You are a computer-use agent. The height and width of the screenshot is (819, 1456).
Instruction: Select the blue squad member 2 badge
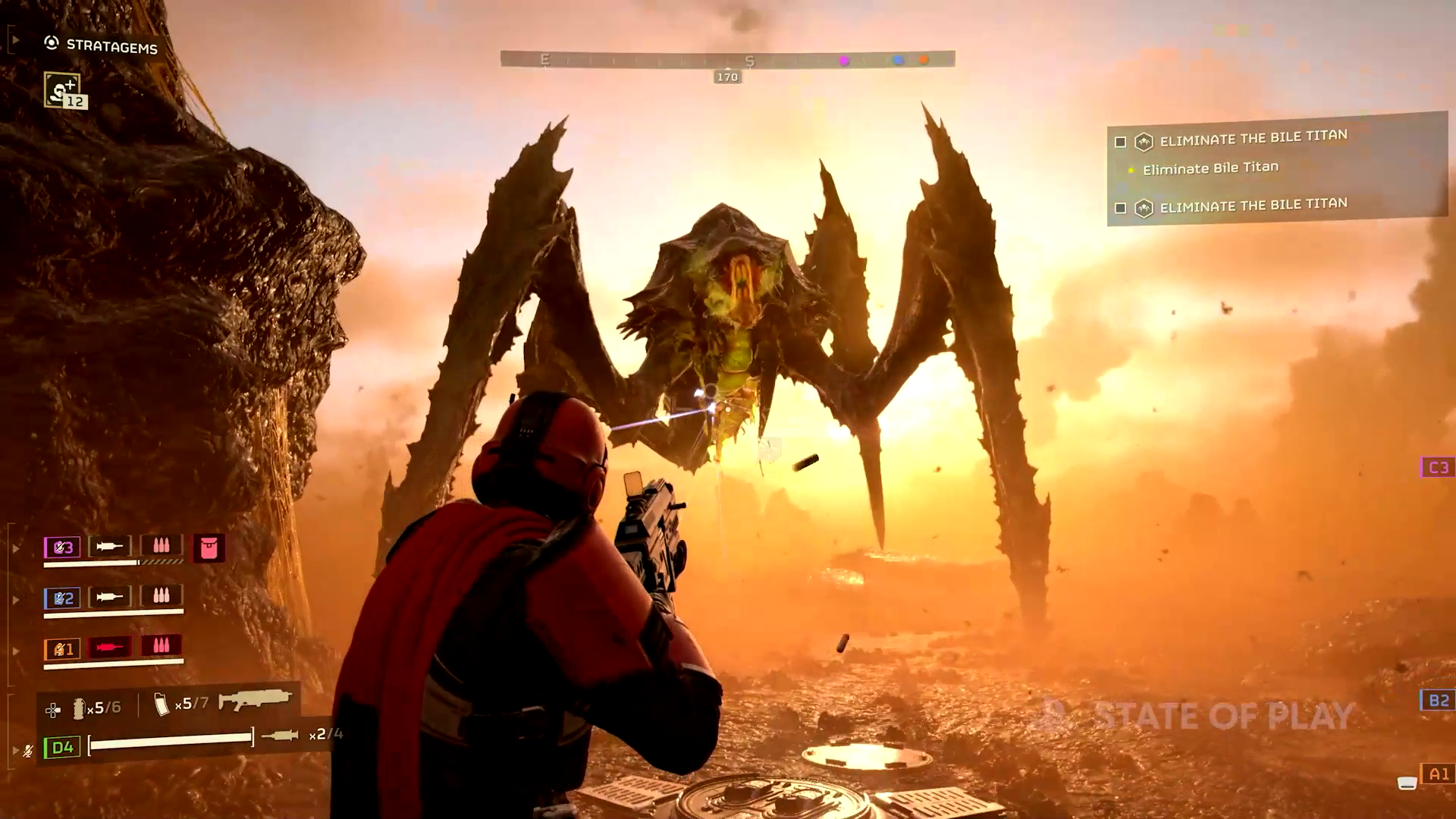(x=62, y=598)
